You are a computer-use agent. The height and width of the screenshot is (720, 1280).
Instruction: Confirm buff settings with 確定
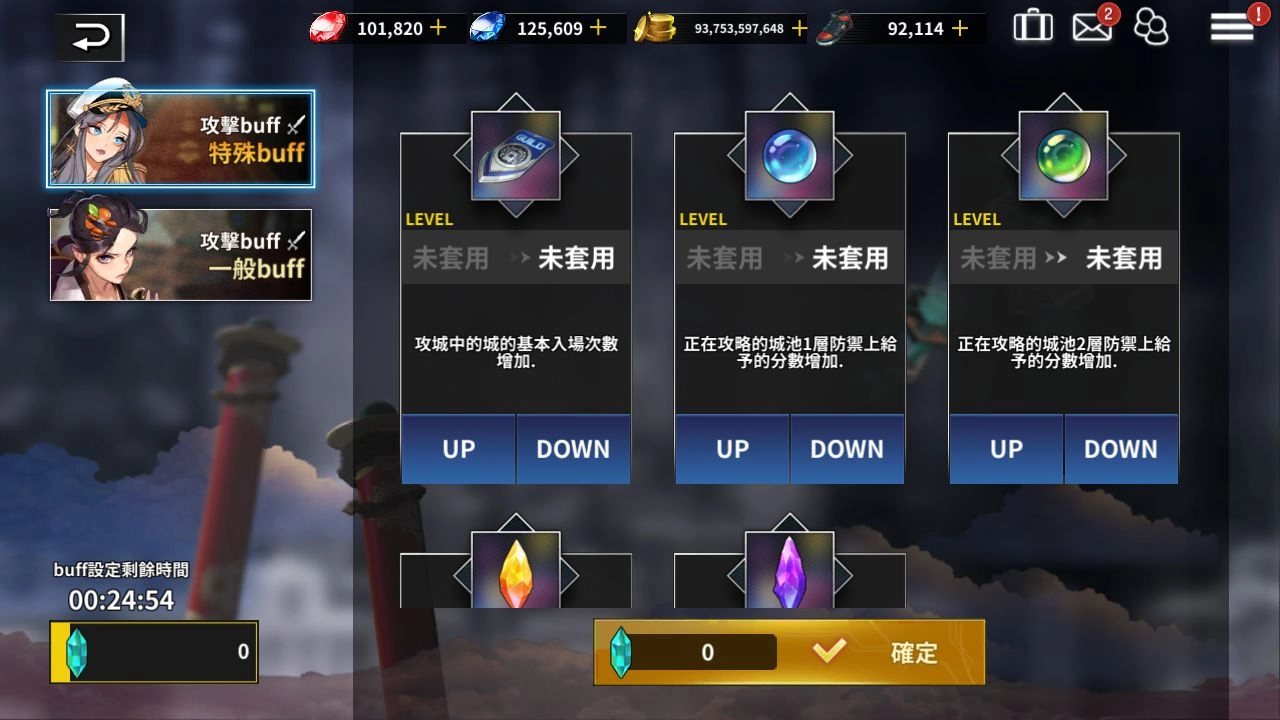click(x=880, y=653)
